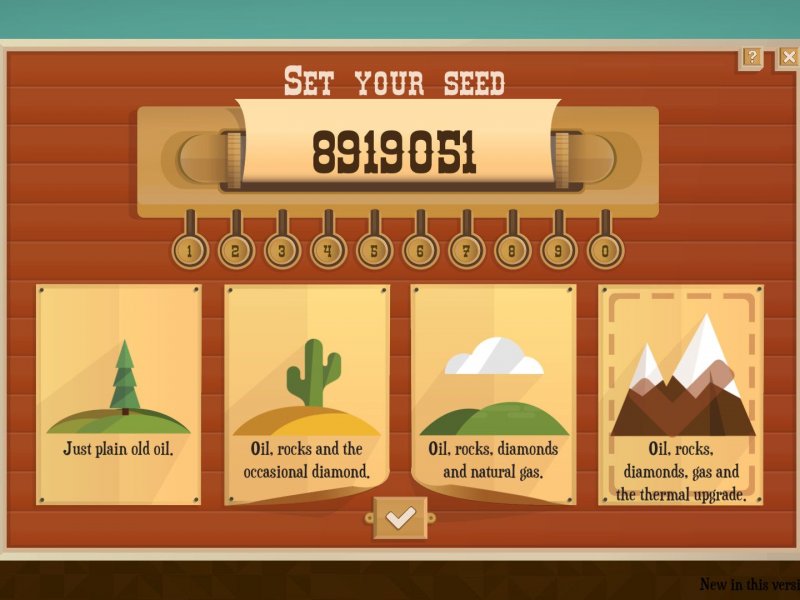Click the number 7 seed button
This screenshot has height=600, width=800.
coord(466,251)
